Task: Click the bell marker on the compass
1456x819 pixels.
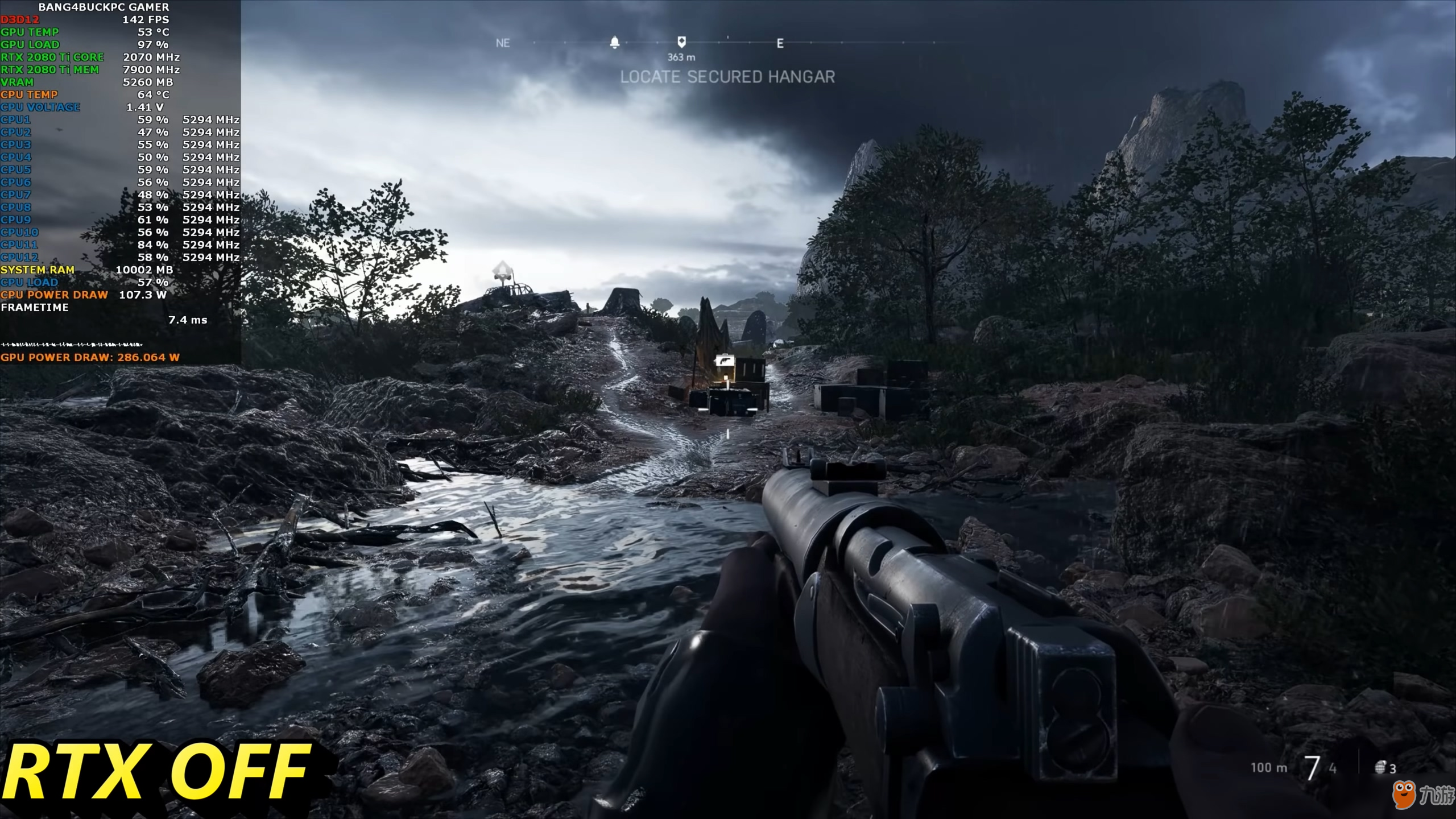Action: (615, 43)
